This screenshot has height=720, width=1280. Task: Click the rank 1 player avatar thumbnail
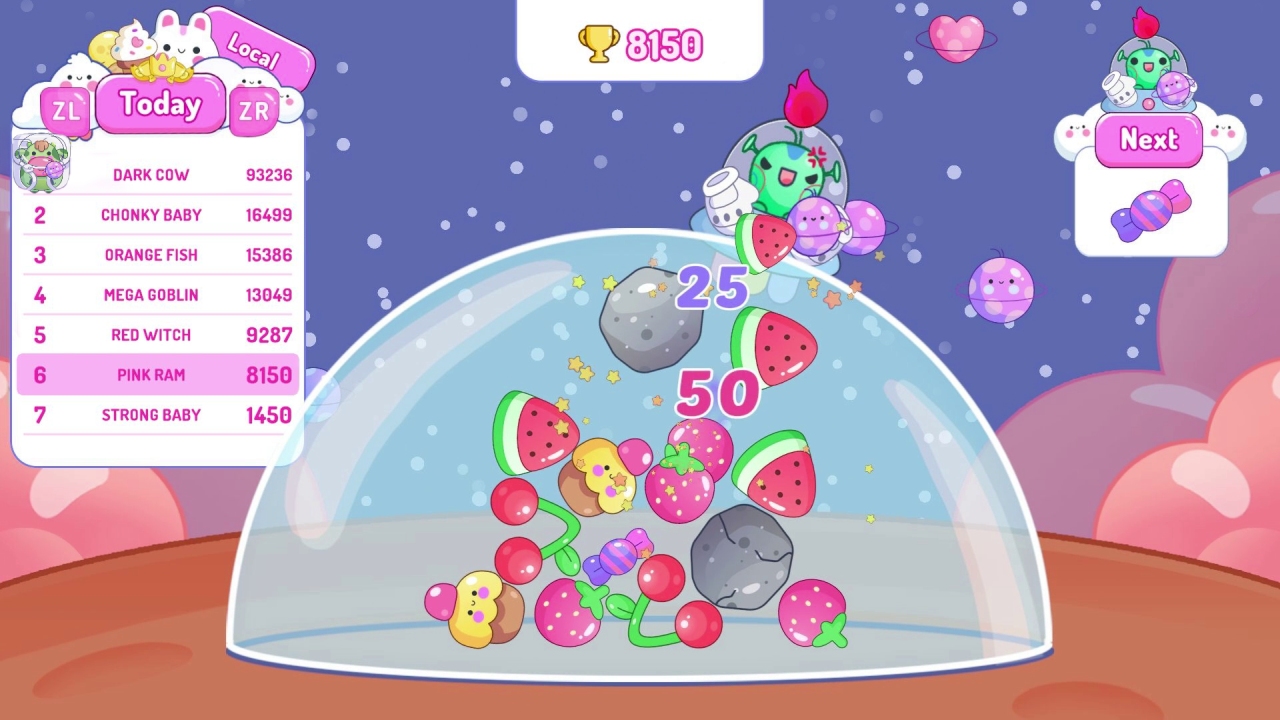(42, 162)
